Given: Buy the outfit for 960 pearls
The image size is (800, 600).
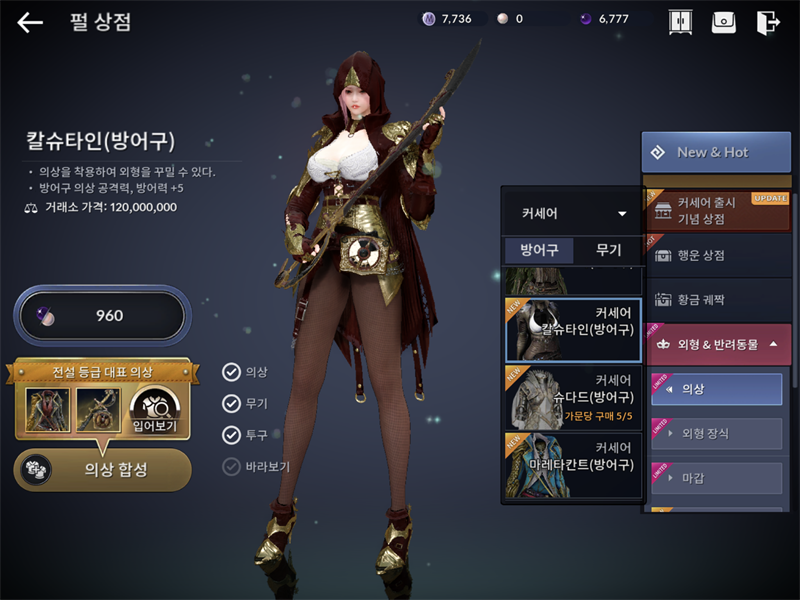Looking at the screenshot, I should coord(100,316).
